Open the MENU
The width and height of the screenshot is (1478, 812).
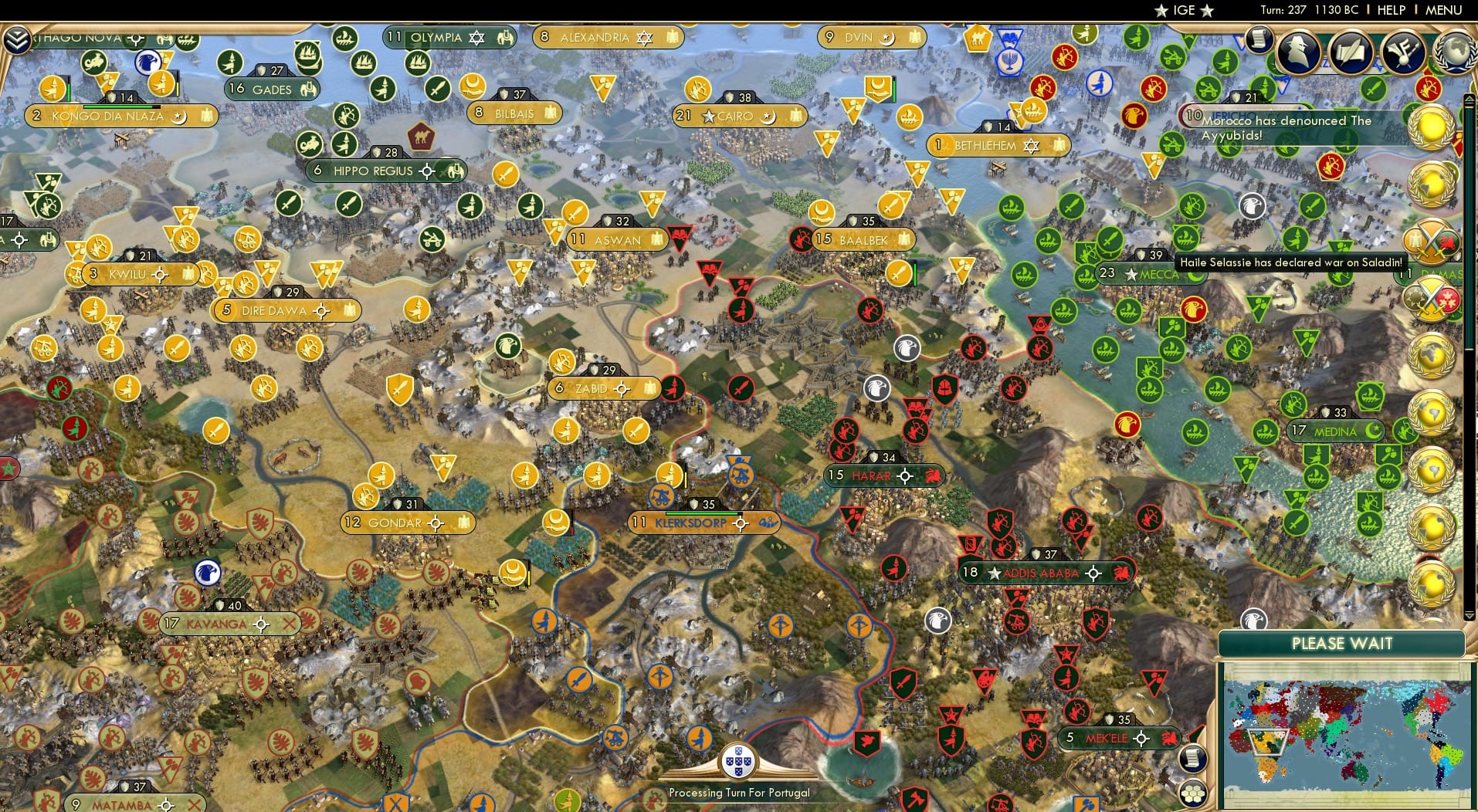(1443, 10)
